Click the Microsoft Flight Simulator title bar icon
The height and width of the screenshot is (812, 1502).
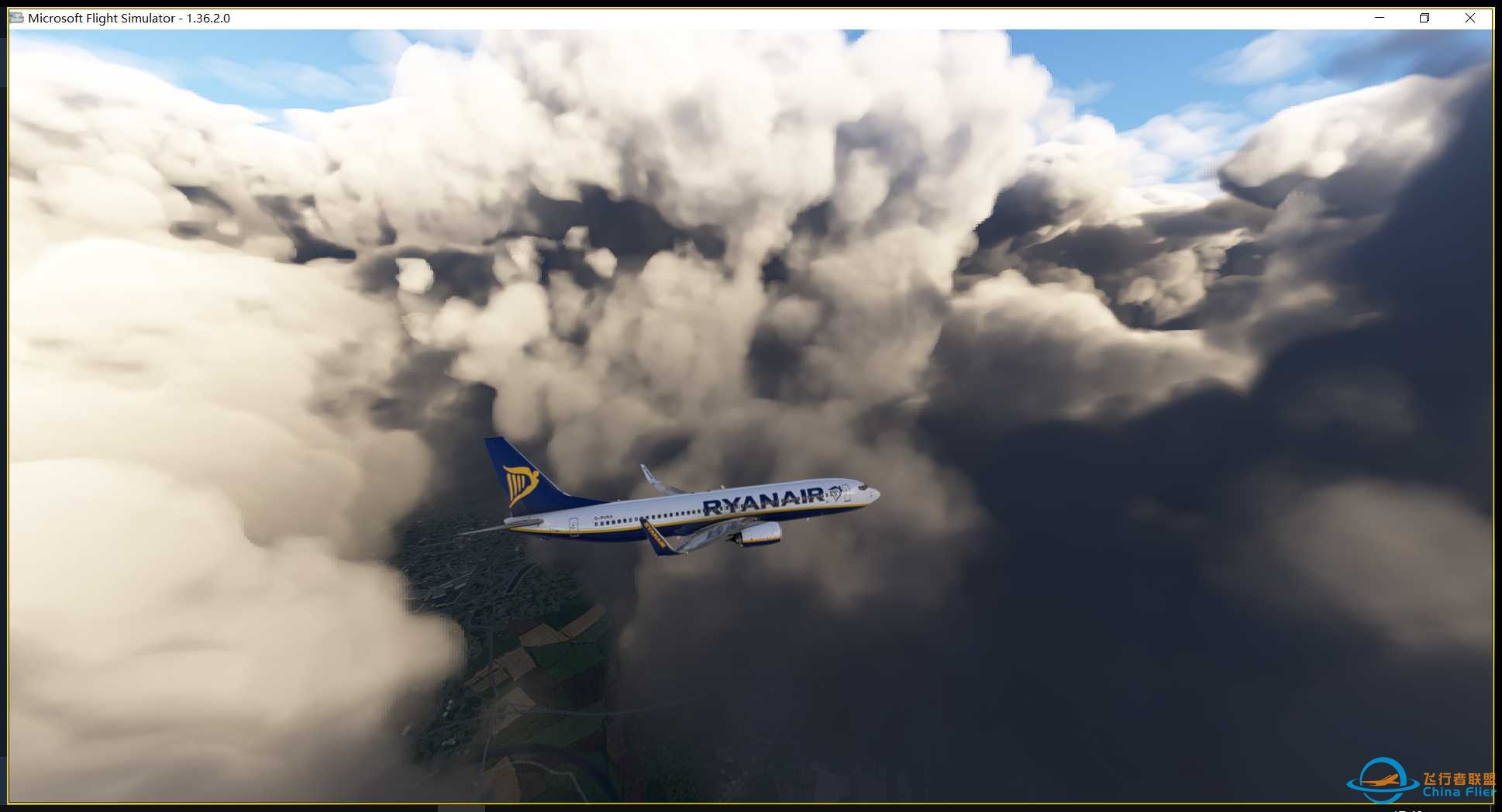[16, 17]
